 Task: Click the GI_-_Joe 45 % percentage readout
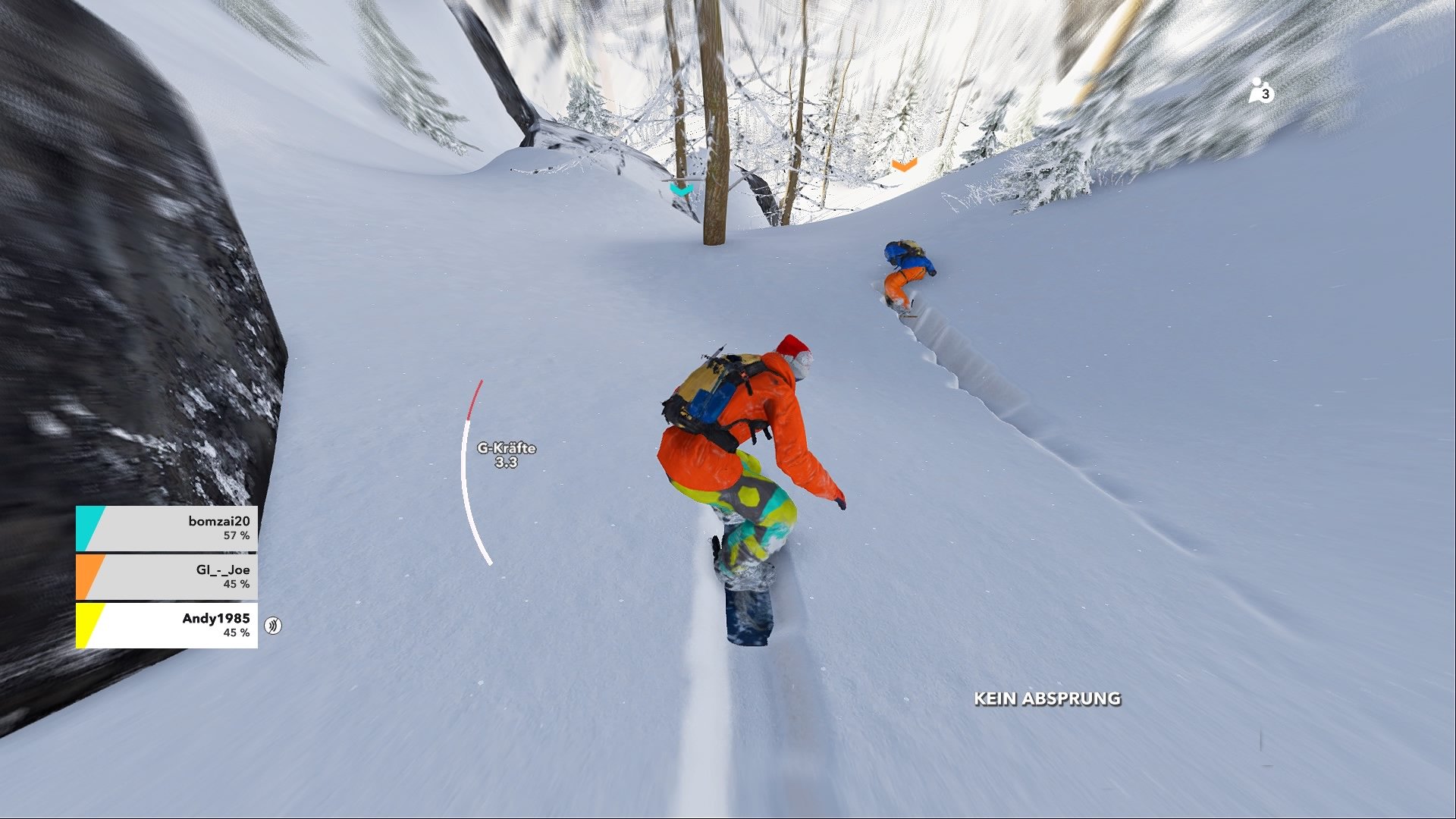[239, 585]
